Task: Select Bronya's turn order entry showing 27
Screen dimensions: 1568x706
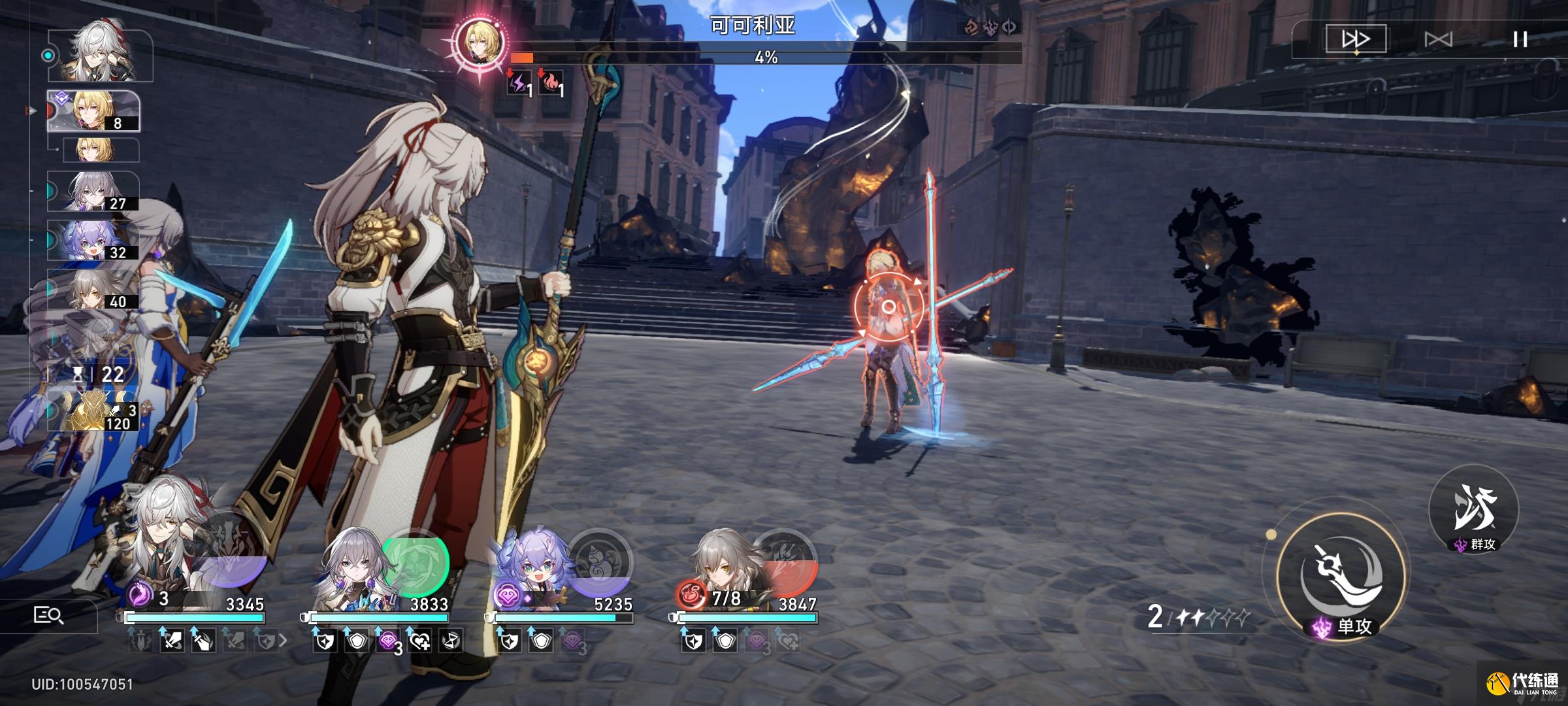Action: pos(93,191)
